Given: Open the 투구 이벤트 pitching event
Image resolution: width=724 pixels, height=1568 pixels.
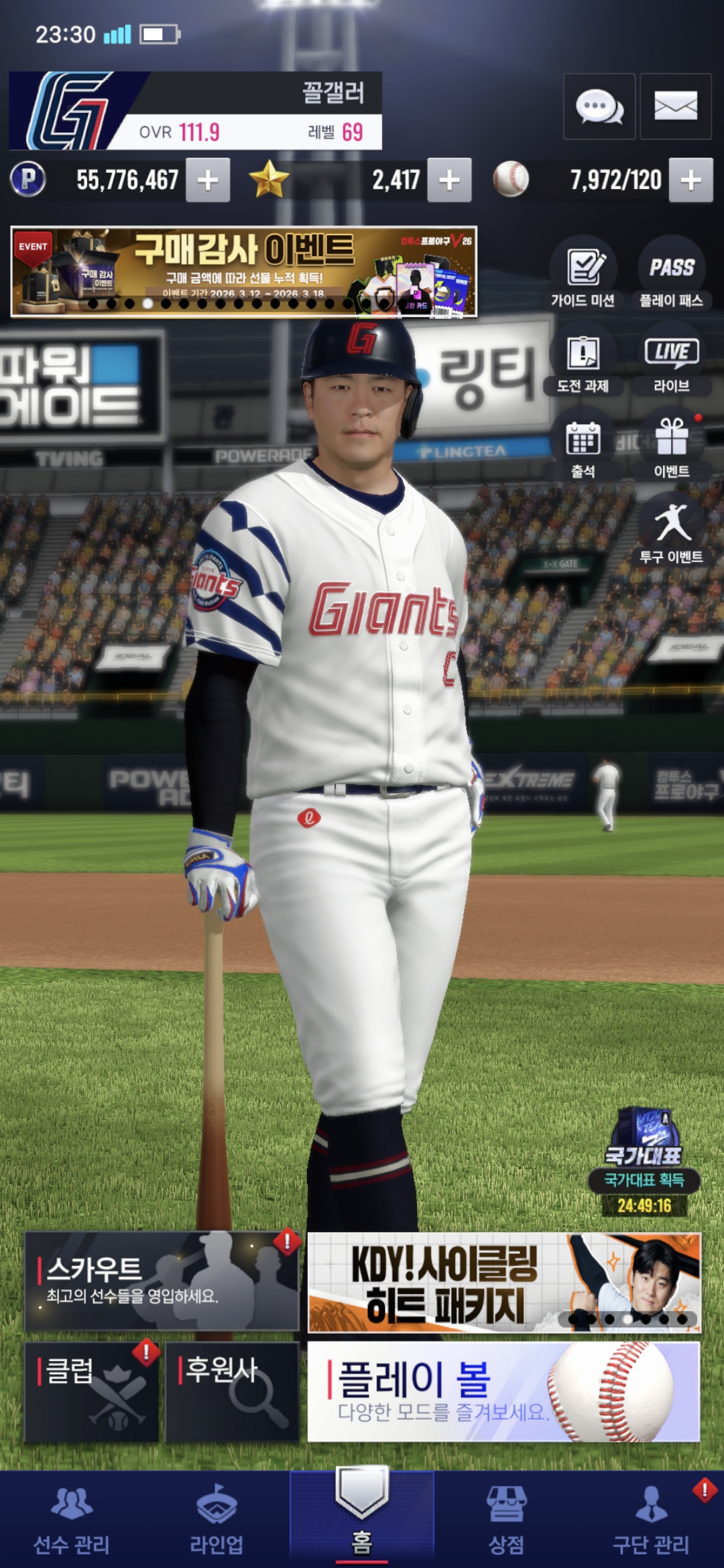Looking at the screenshot, I should point(671,529).
